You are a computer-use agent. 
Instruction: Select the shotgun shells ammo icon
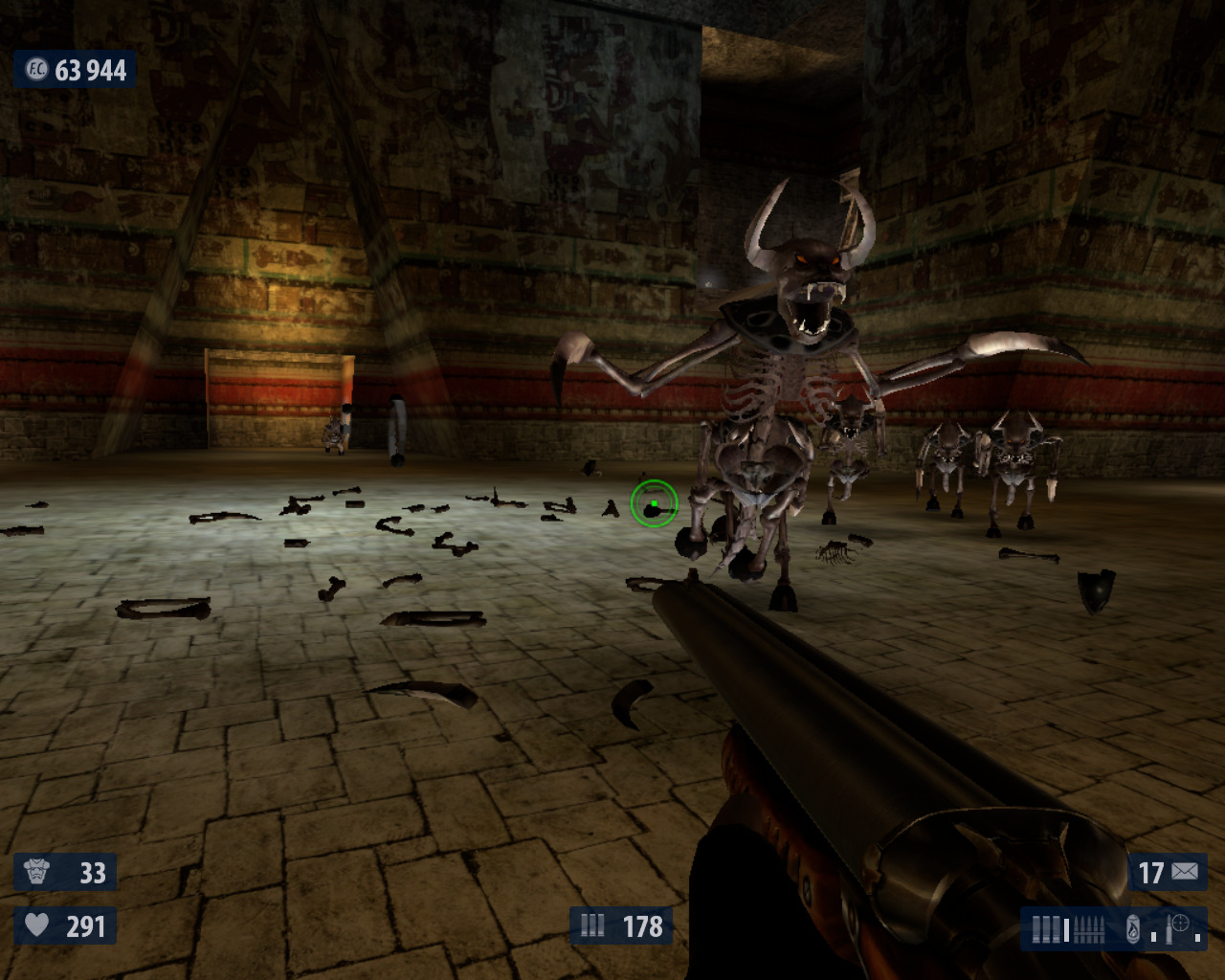(1048, 928)
